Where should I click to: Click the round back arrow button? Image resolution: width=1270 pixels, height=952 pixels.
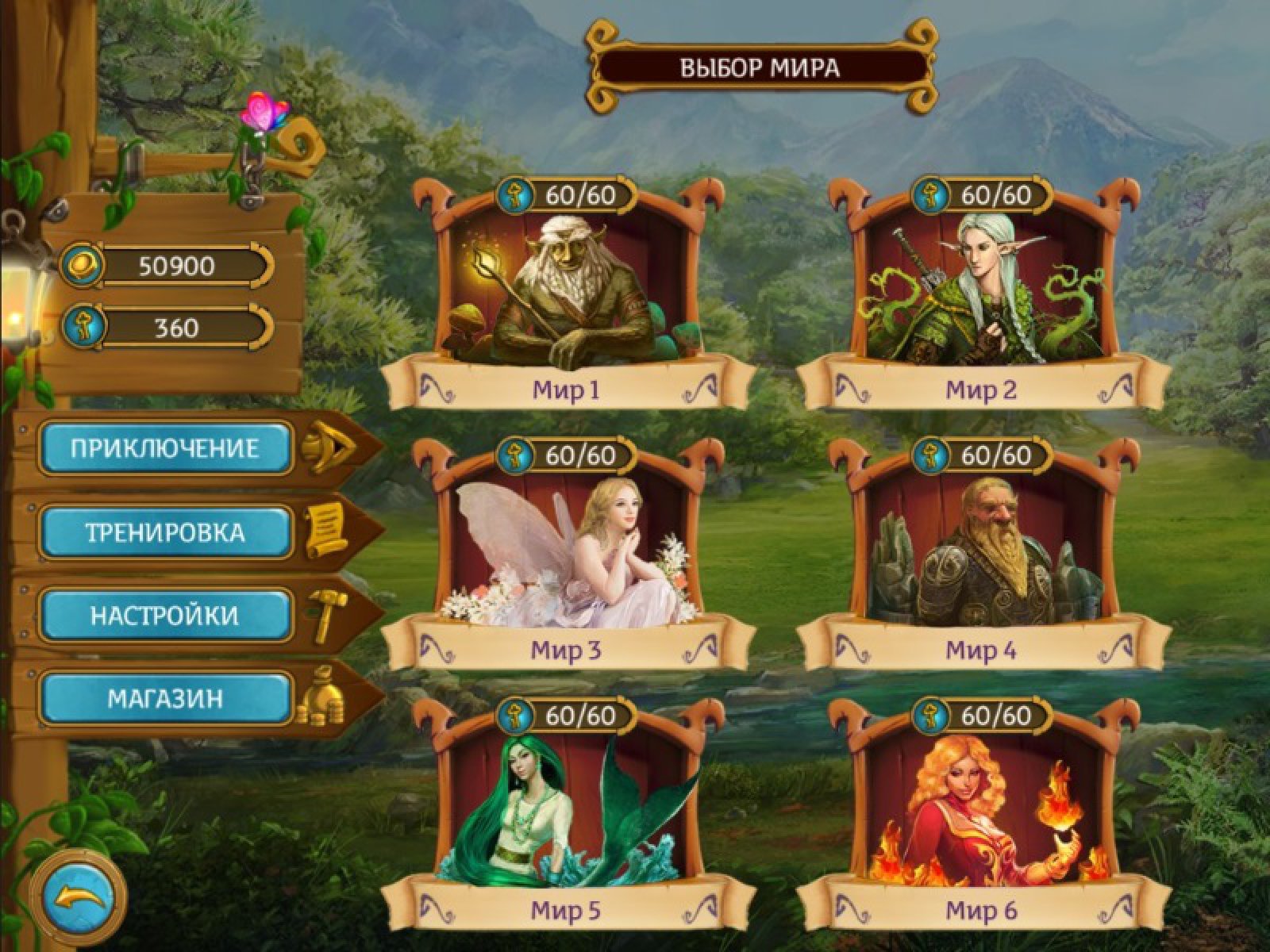(x=78, y=897)
